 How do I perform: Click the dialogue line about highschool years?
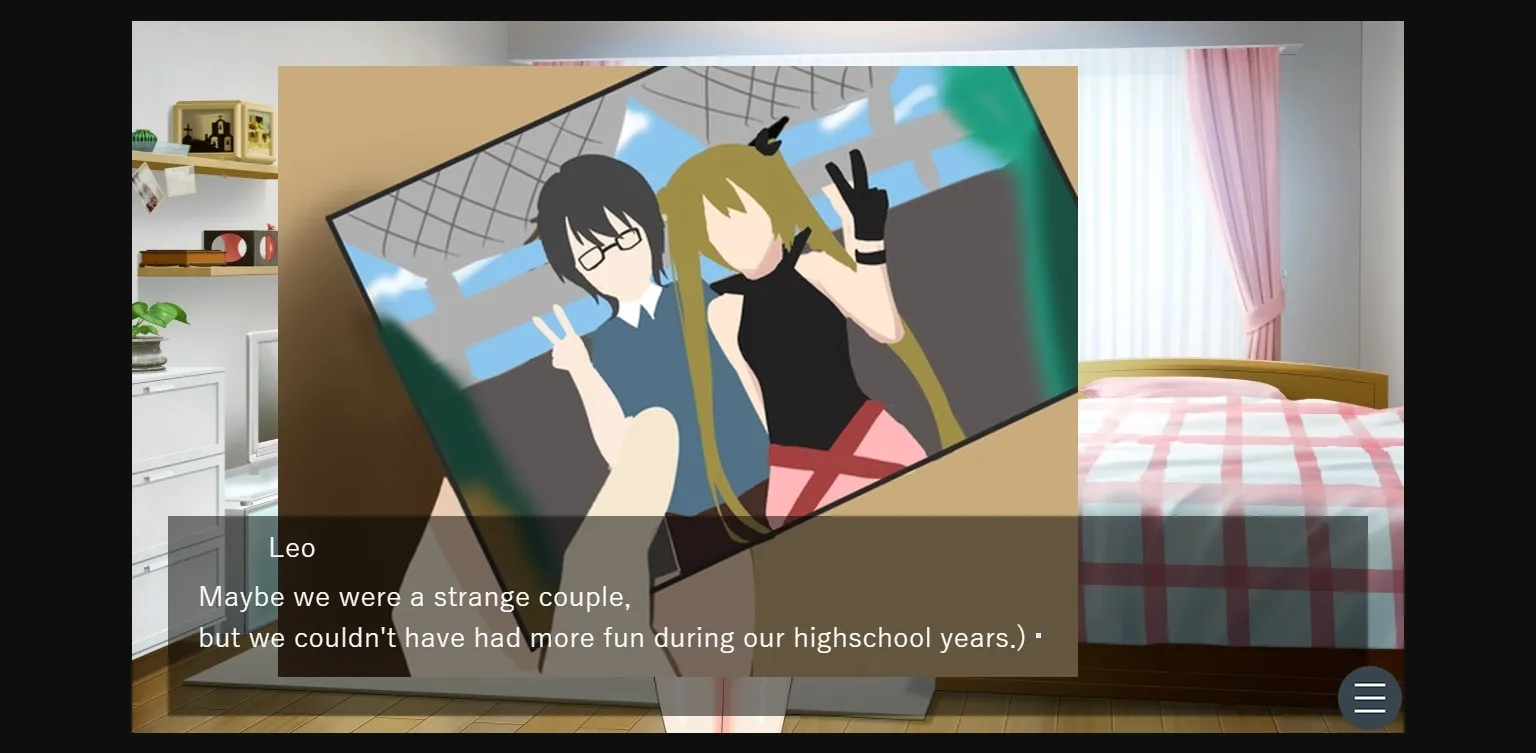(x=614, y=637)
